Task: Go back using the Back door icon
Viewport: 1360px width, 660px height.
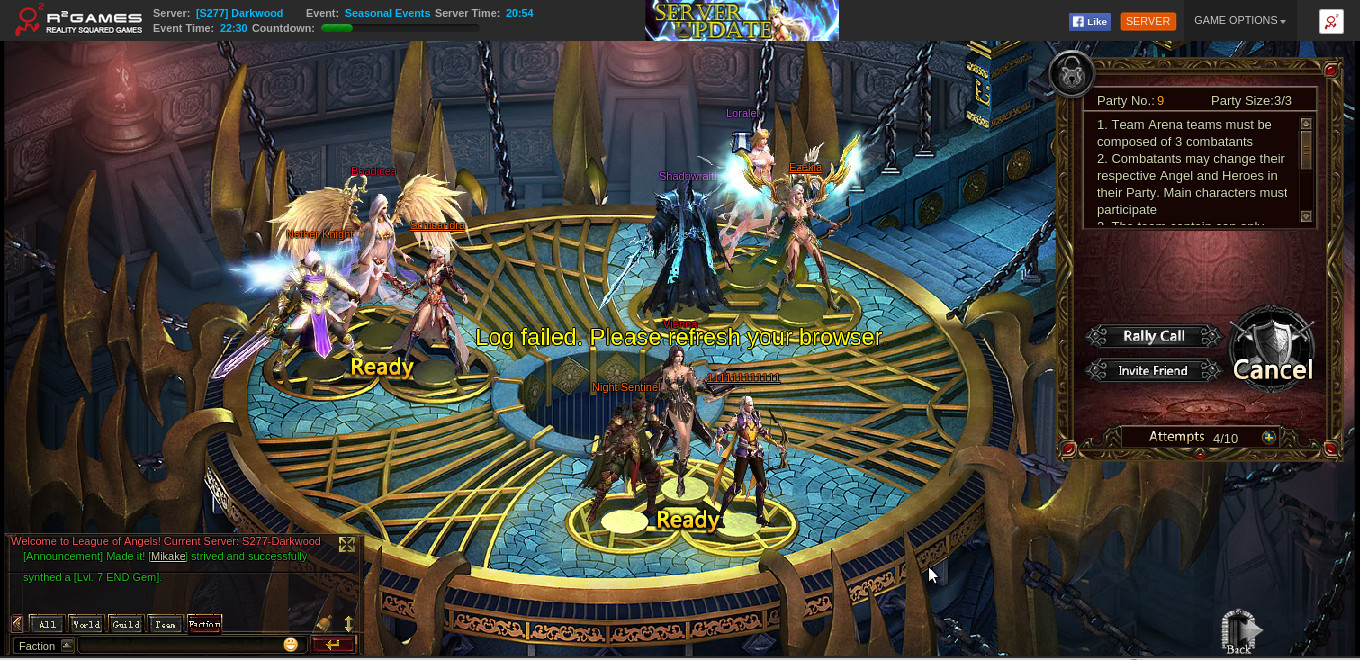Action: (x=1239, y=632)
